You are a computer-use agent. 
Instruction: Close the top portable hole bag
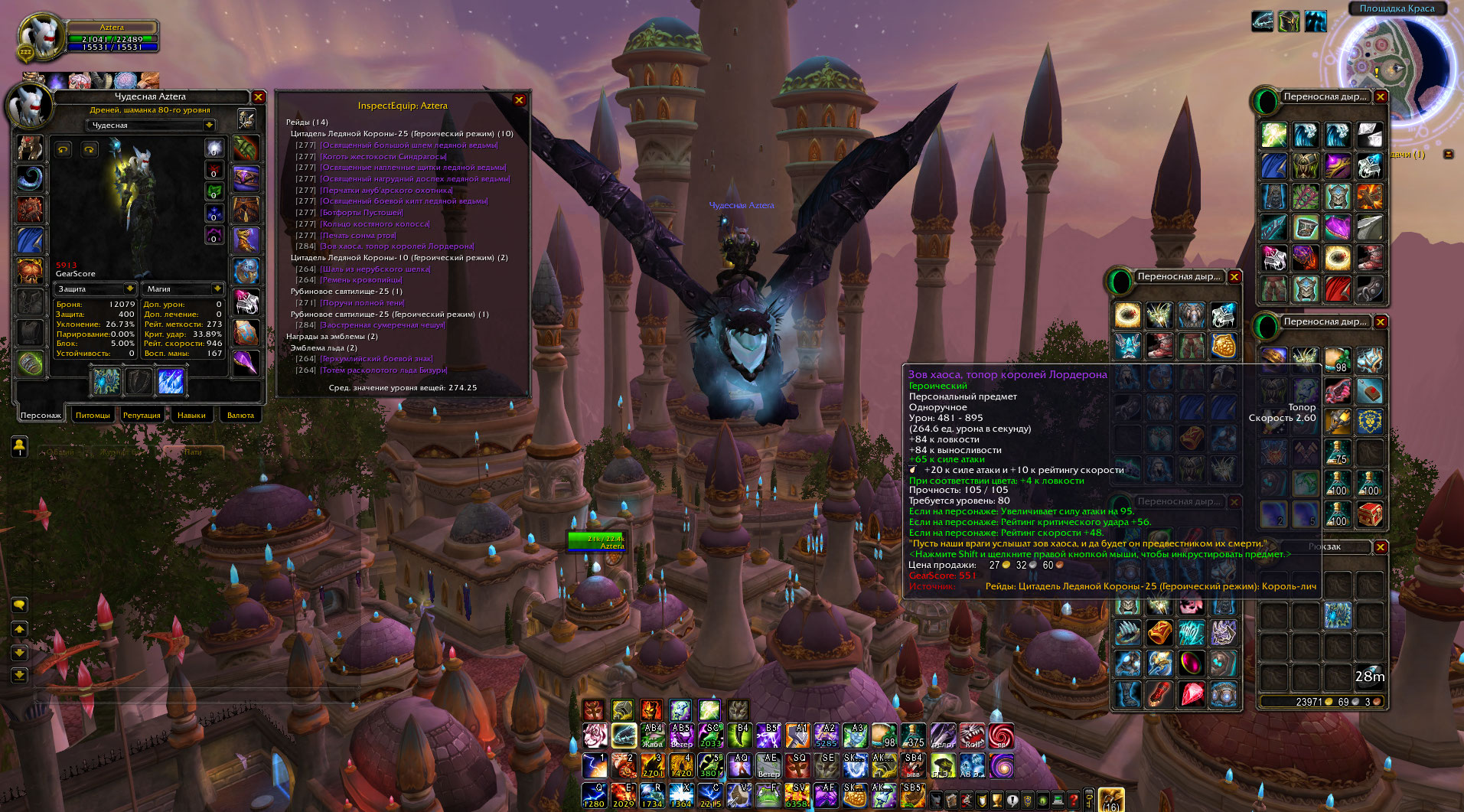click(1381, 97)
